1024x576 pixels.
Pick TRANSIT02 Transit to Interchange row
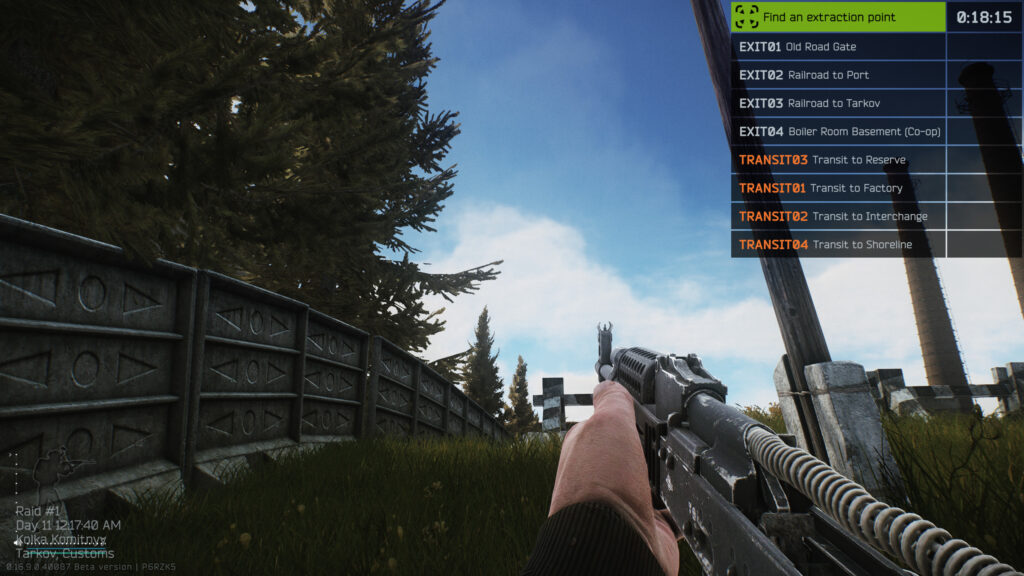pyautogui.click(x=838, y=216)
